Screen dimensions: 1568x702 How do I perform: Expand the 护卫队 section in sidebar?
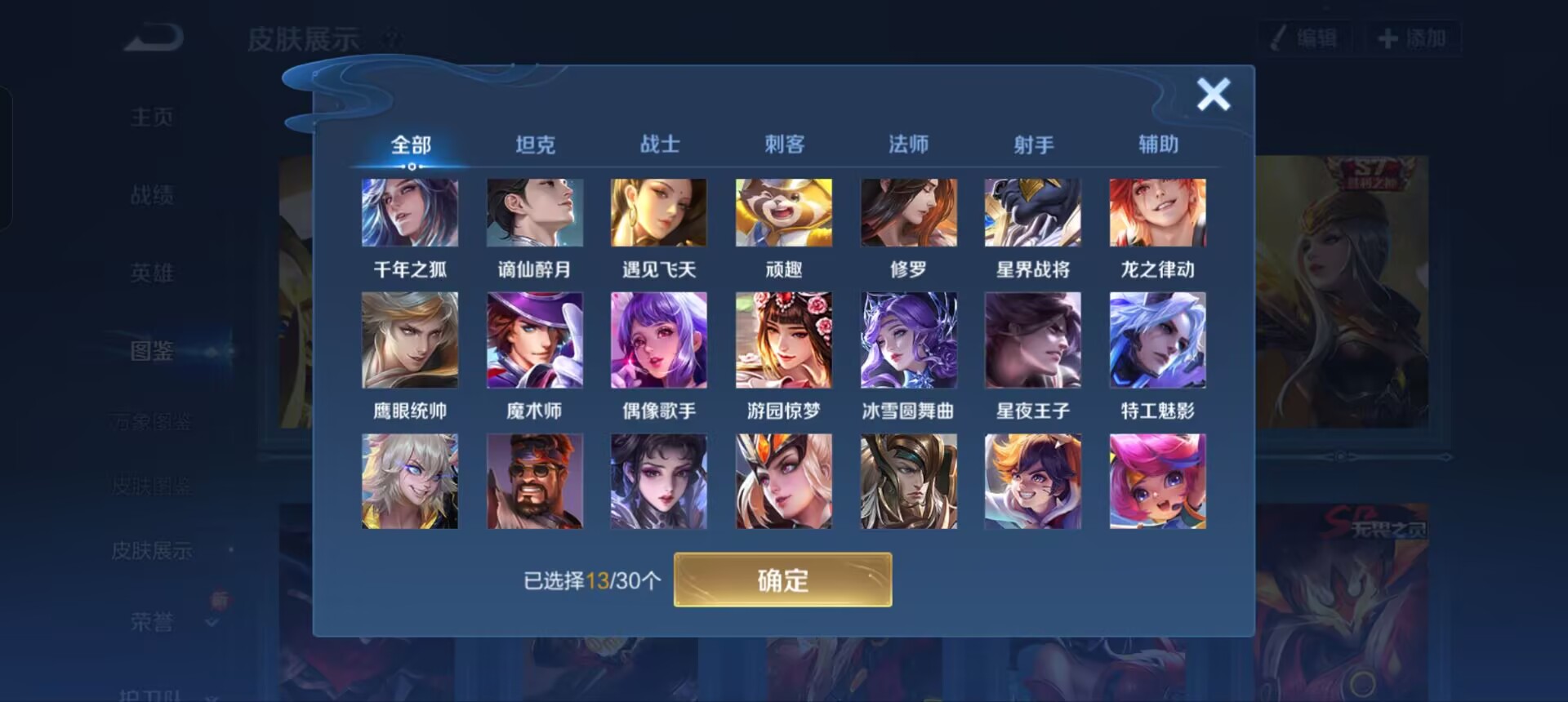click(x=163, y=695)
